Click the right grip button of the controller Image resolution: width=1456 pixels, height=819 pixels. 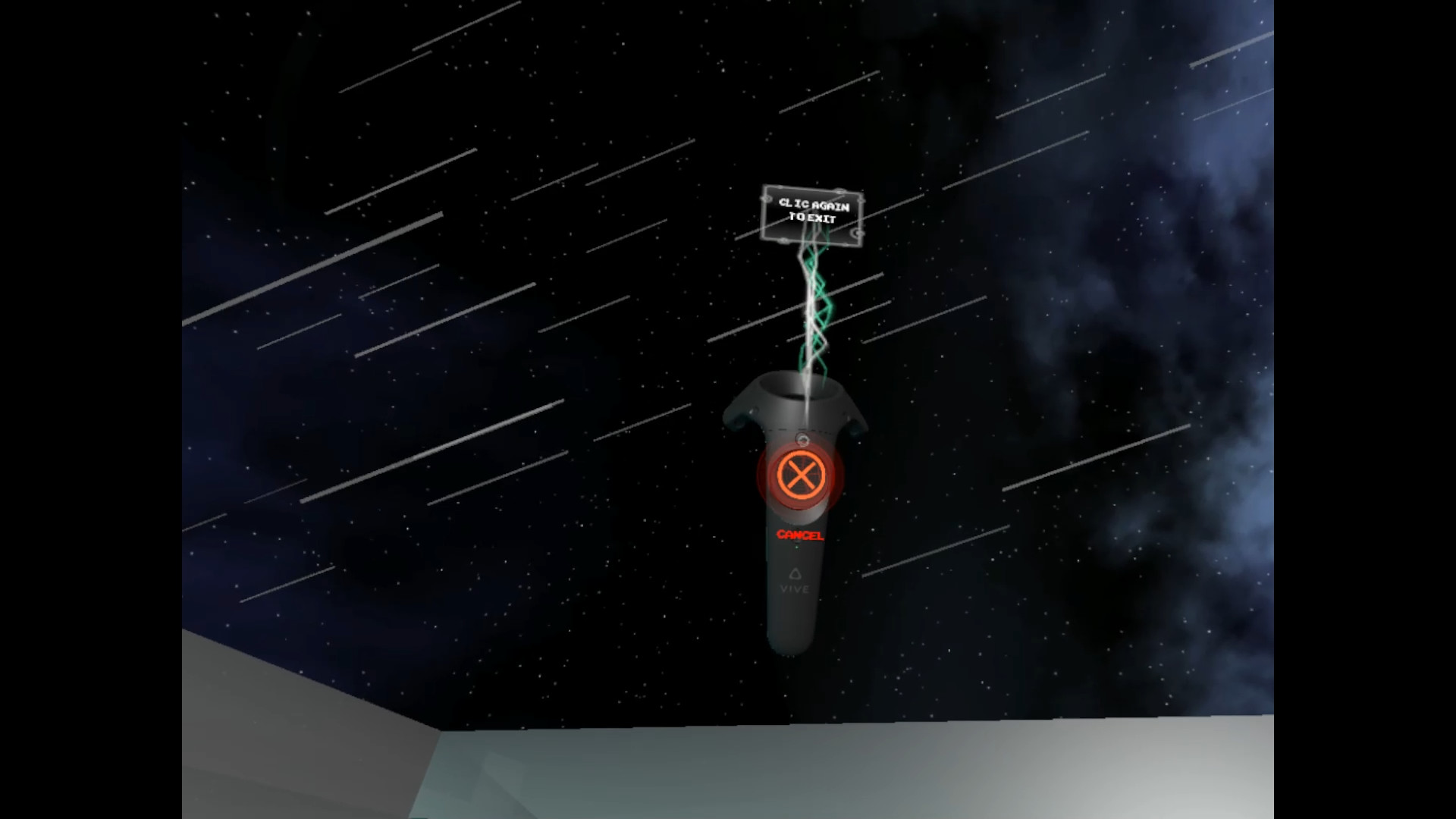[855, 428]
